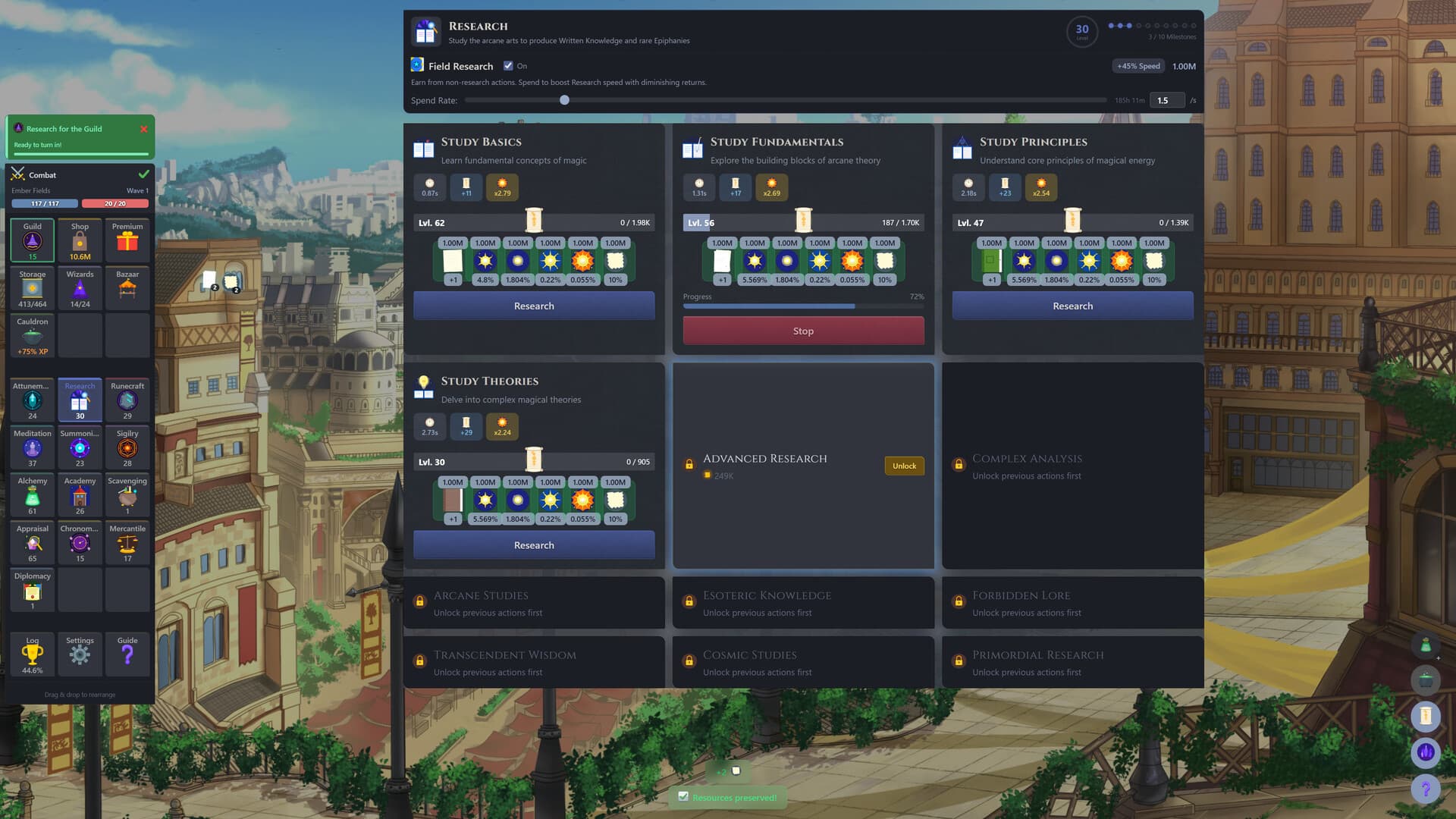Open the Settings panel

(x=80, y=654)
